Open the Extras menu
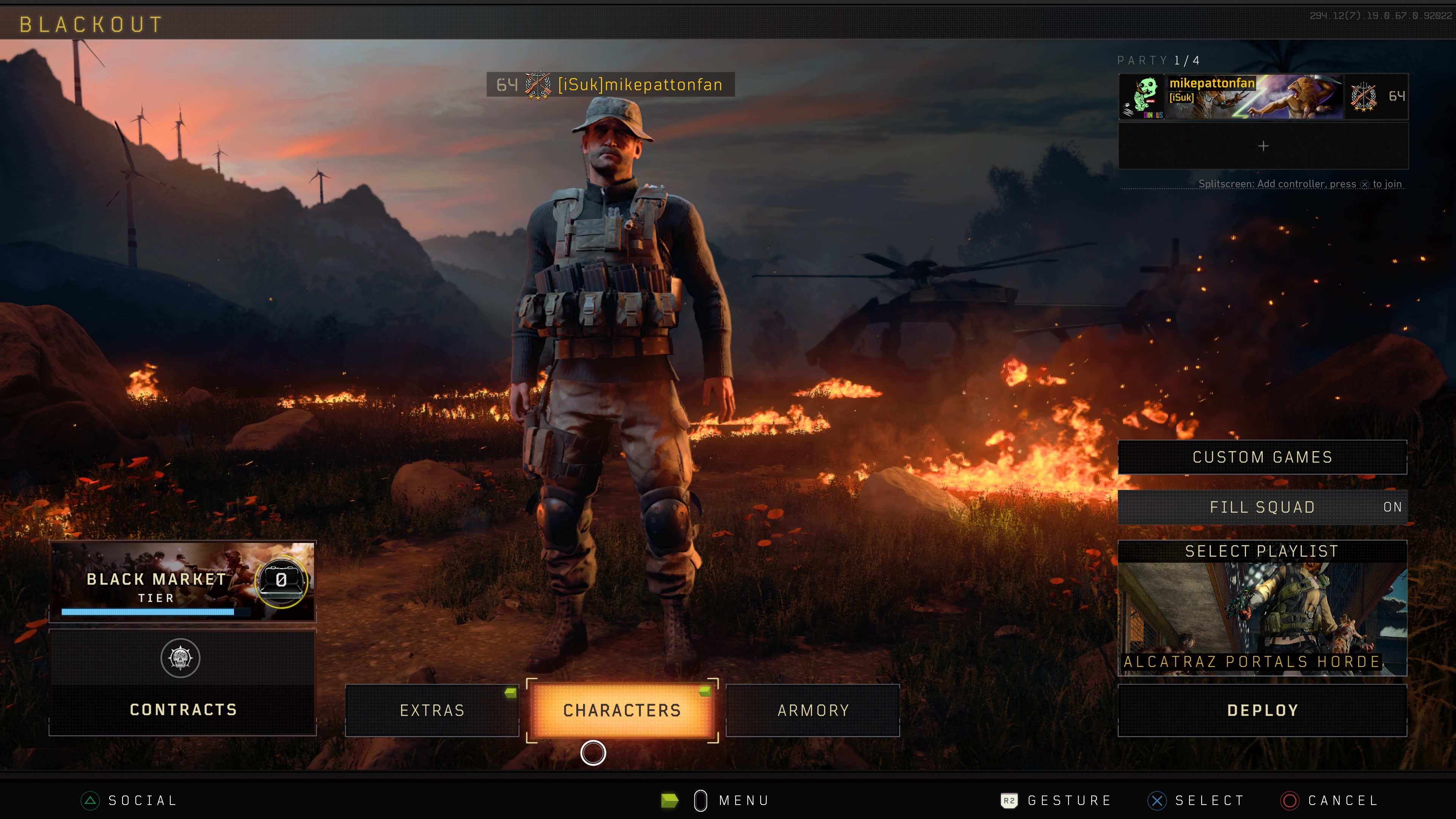The height and width of the screenshot is (819, 1456). 432,710
